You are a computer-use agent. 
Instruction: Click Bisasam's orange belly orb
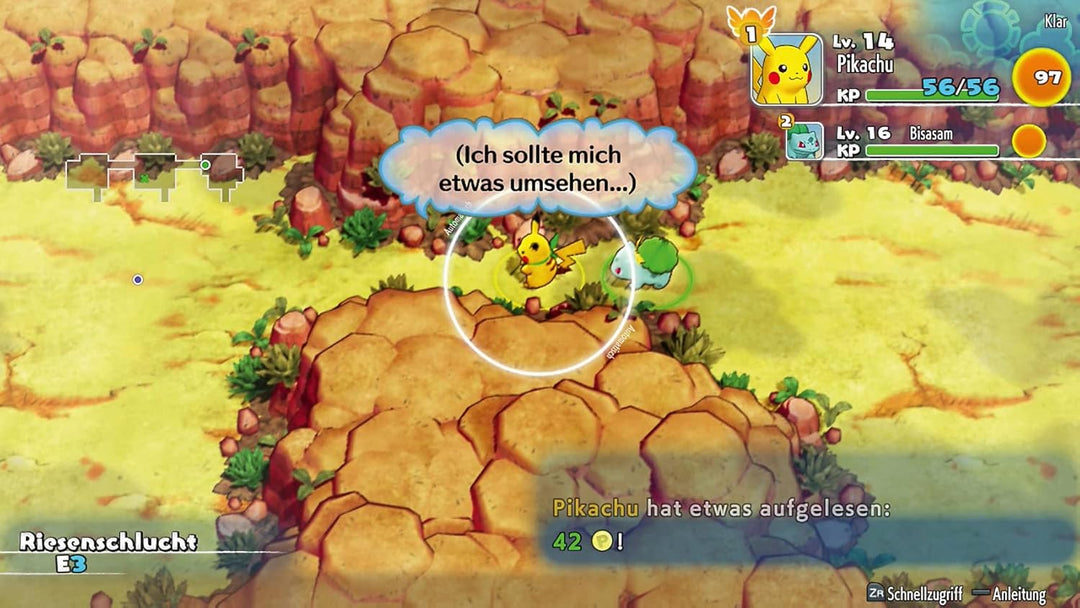click(x=1028, y=141)
